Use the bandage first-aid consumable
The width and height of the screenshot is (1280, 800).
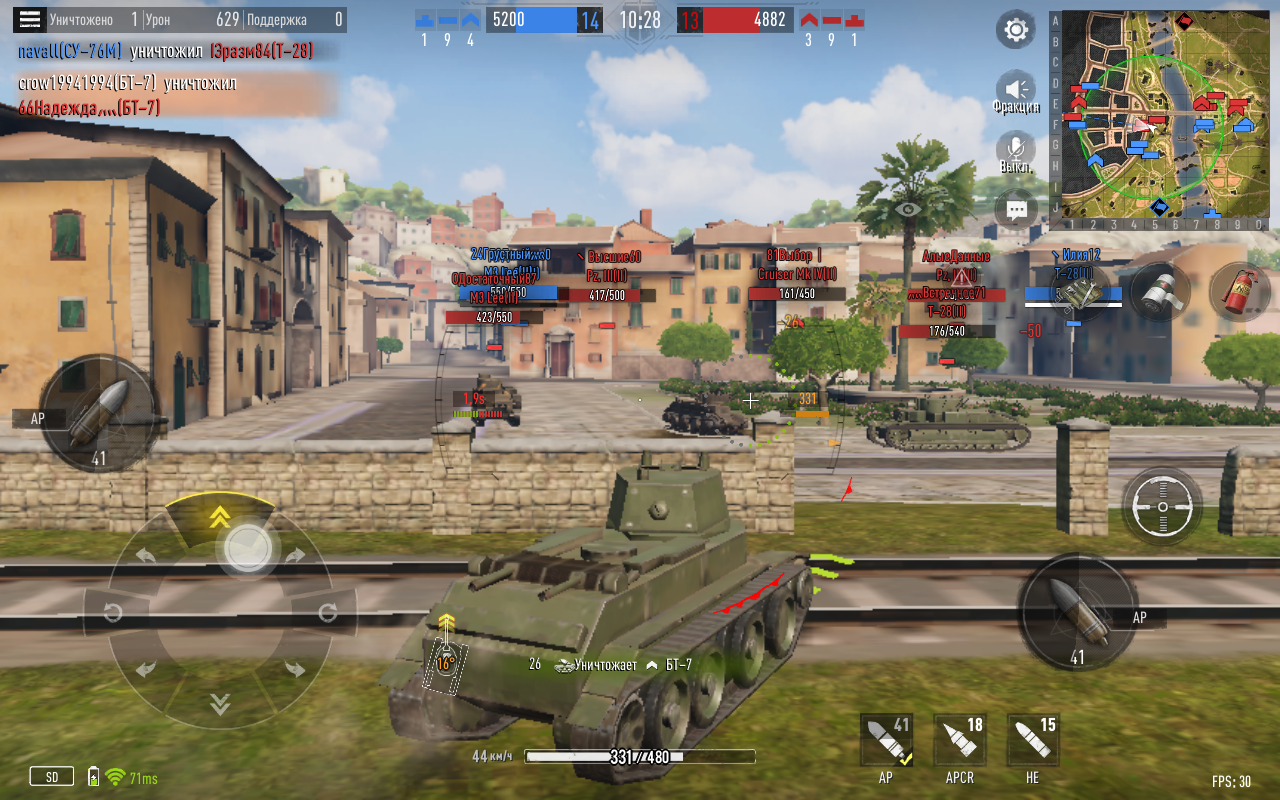(x=1160, y=291)
